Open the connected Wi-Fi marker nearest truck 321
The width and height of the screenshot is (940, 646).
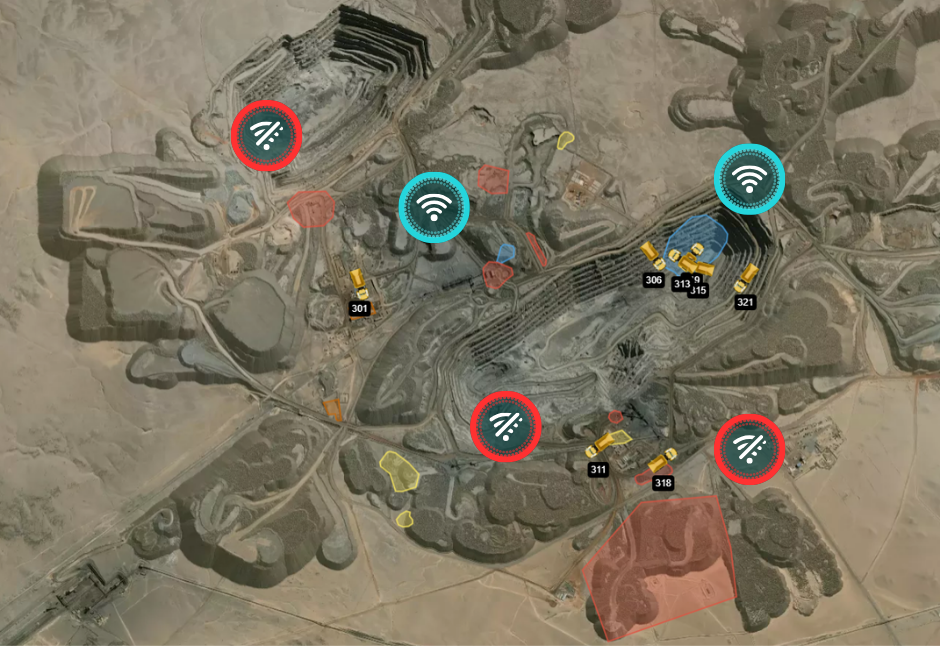[749, 178]
